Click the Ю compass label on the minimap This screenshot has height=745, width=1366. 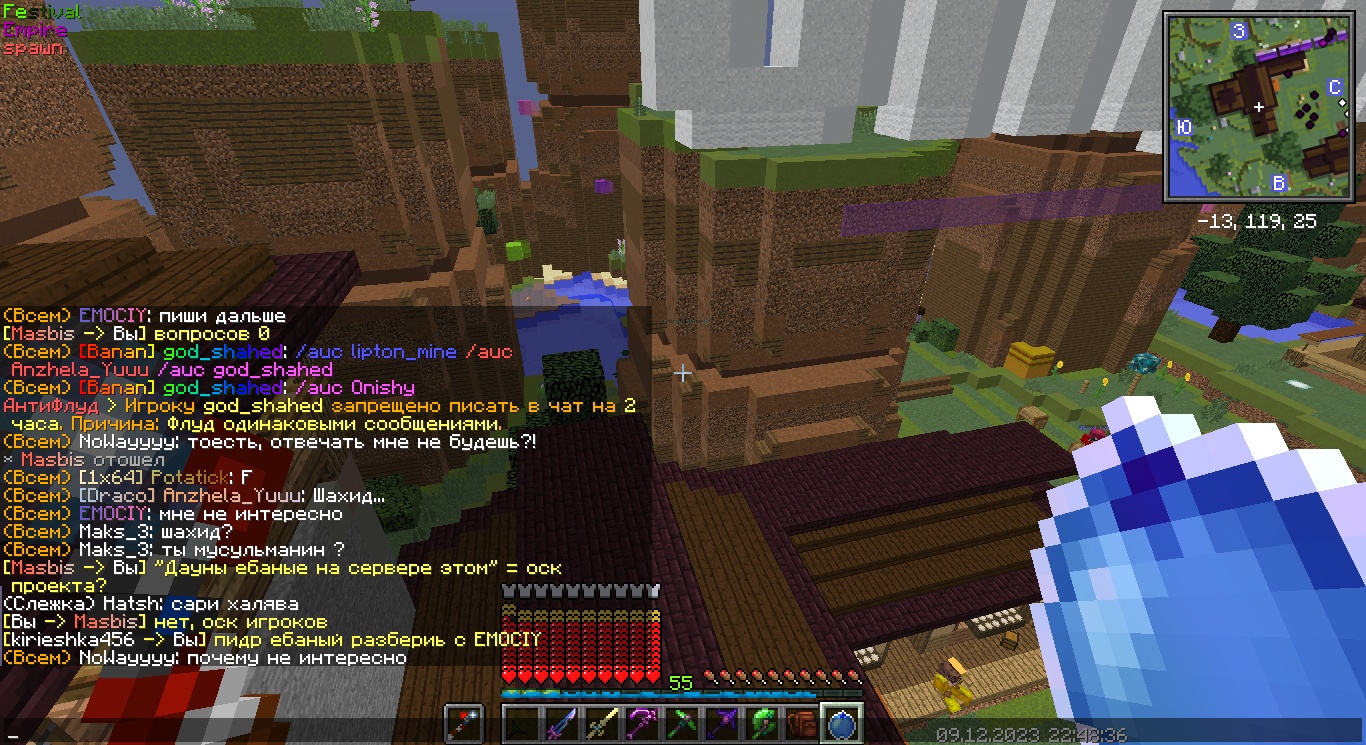point(1186,126)
